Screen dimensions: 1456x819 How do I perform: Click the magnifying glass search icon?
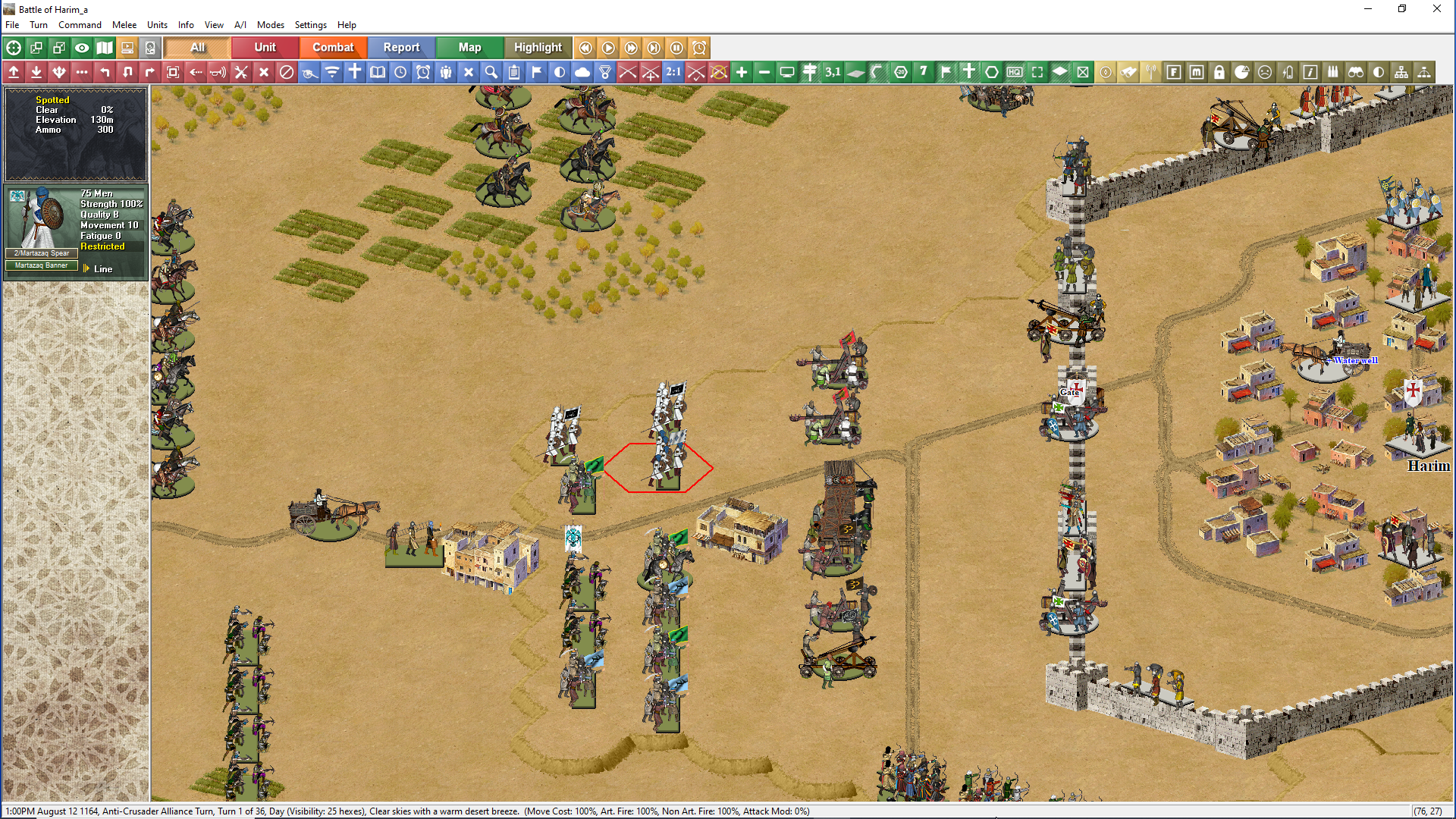pos(491,72)
